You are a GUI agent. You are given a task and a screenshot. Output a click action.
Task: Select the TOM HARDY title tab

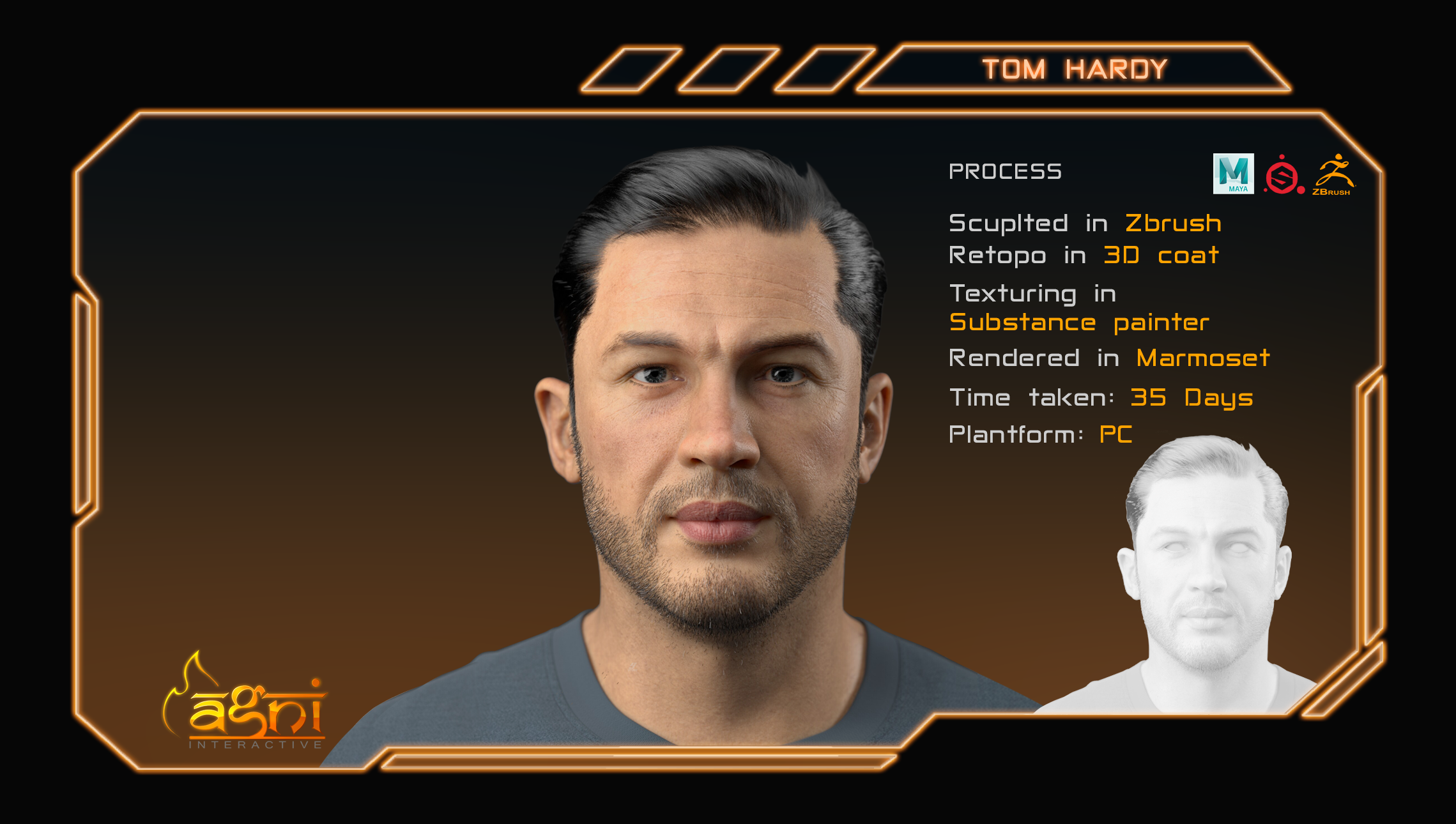click(x=1075, y=69)
